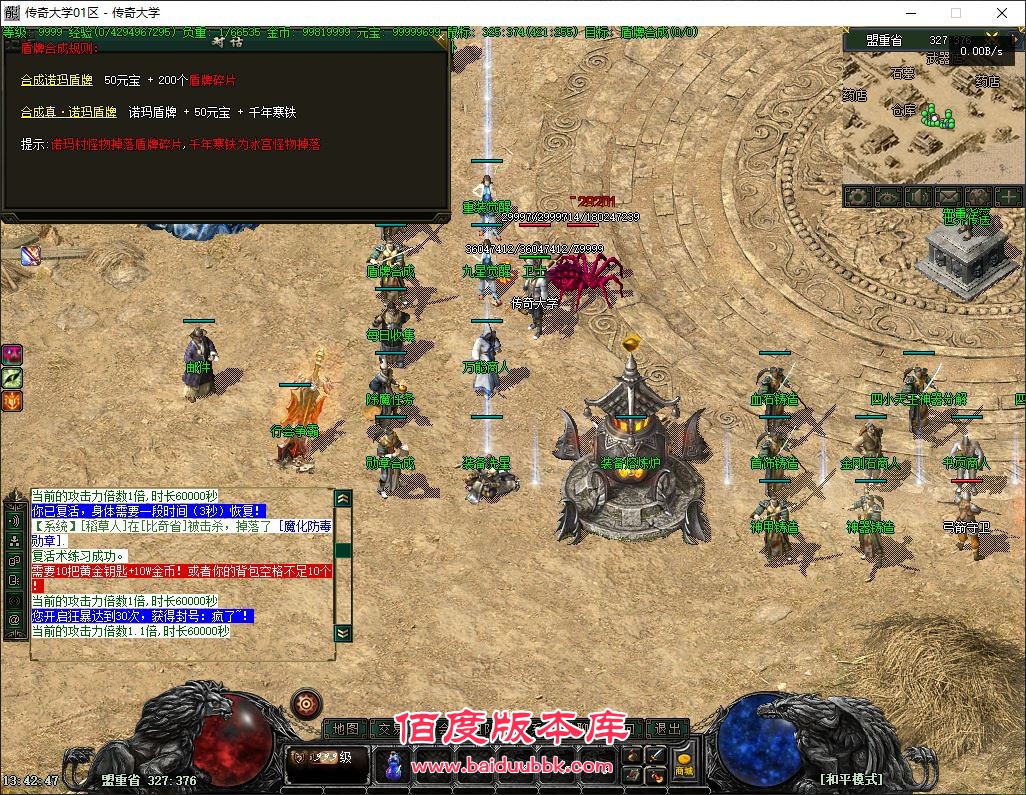Click the round gear button above hotbar
Viewport: 1026px width, 795px height.
[x=306, y=704]
